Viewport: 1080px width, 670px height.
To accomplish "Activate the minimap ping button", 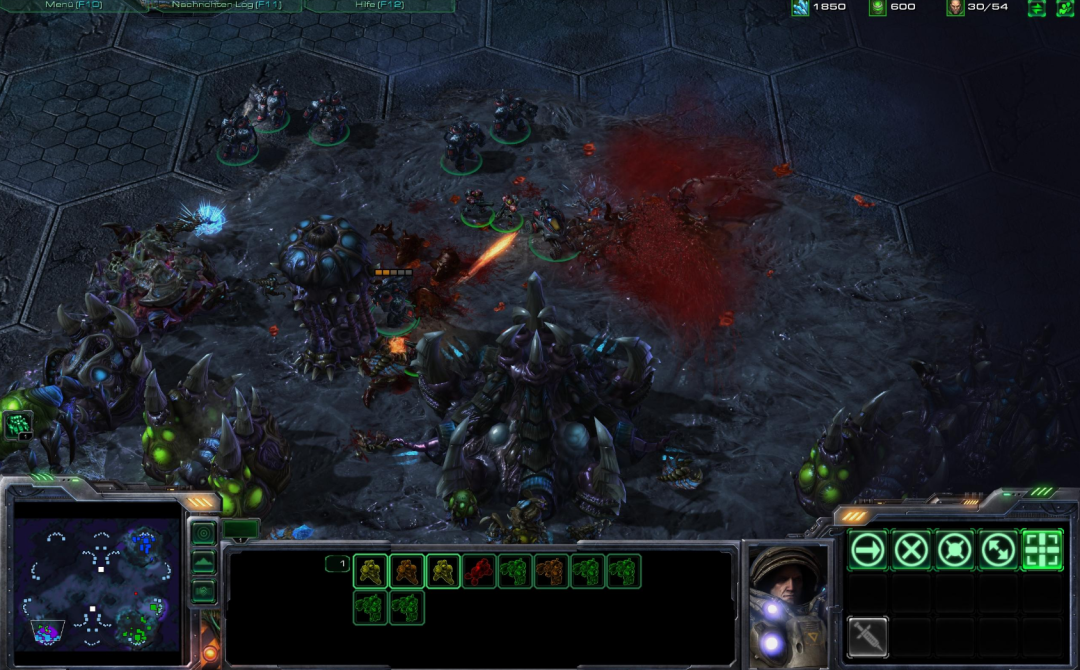I will click(203, 533).
